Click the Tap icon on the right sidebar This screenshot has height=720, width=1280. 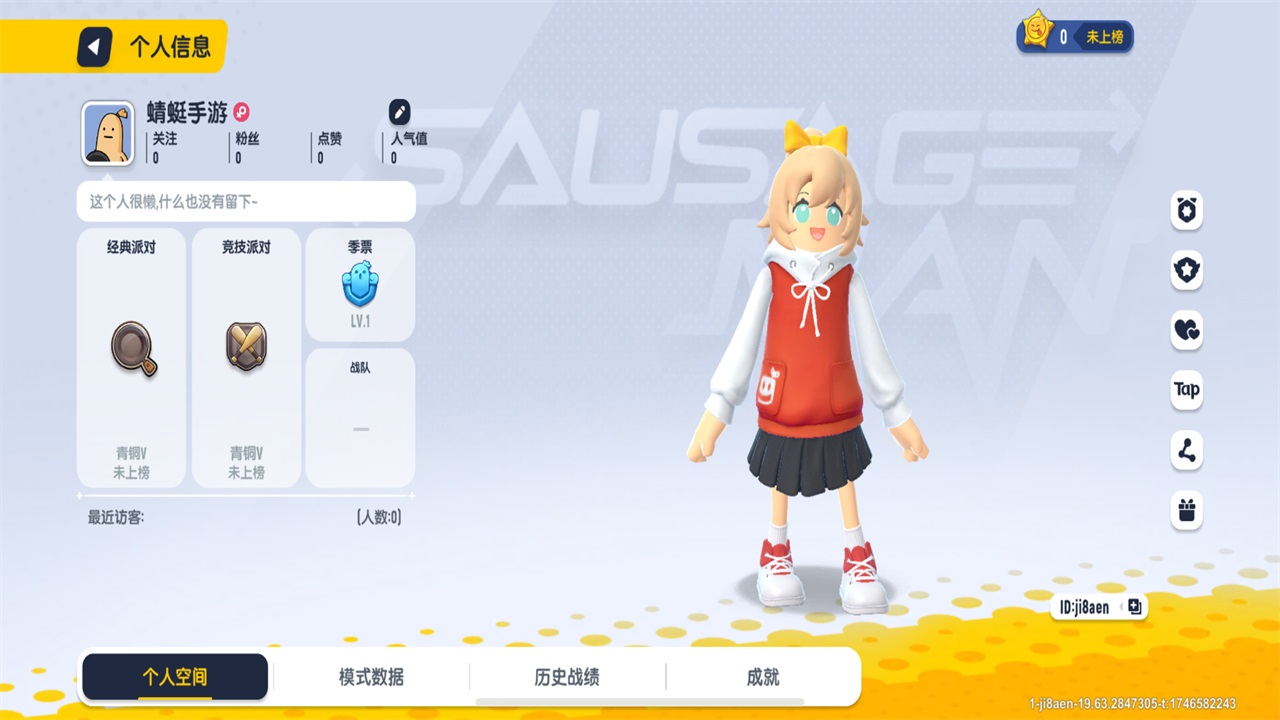coord(1186,391)
